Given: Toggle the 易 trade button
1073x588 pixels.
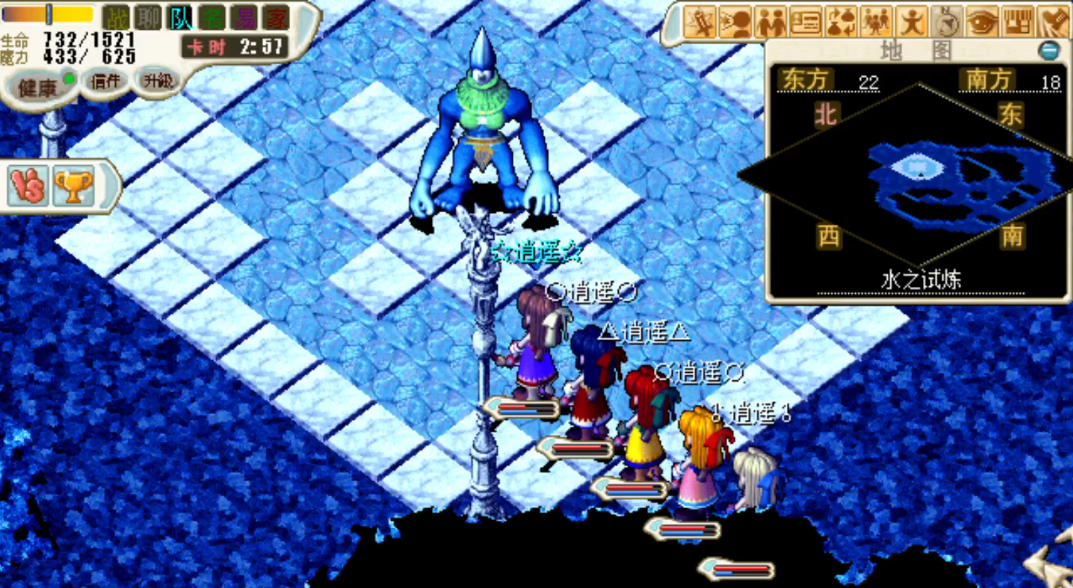Looking at the screenshot, I should point(243,17).
